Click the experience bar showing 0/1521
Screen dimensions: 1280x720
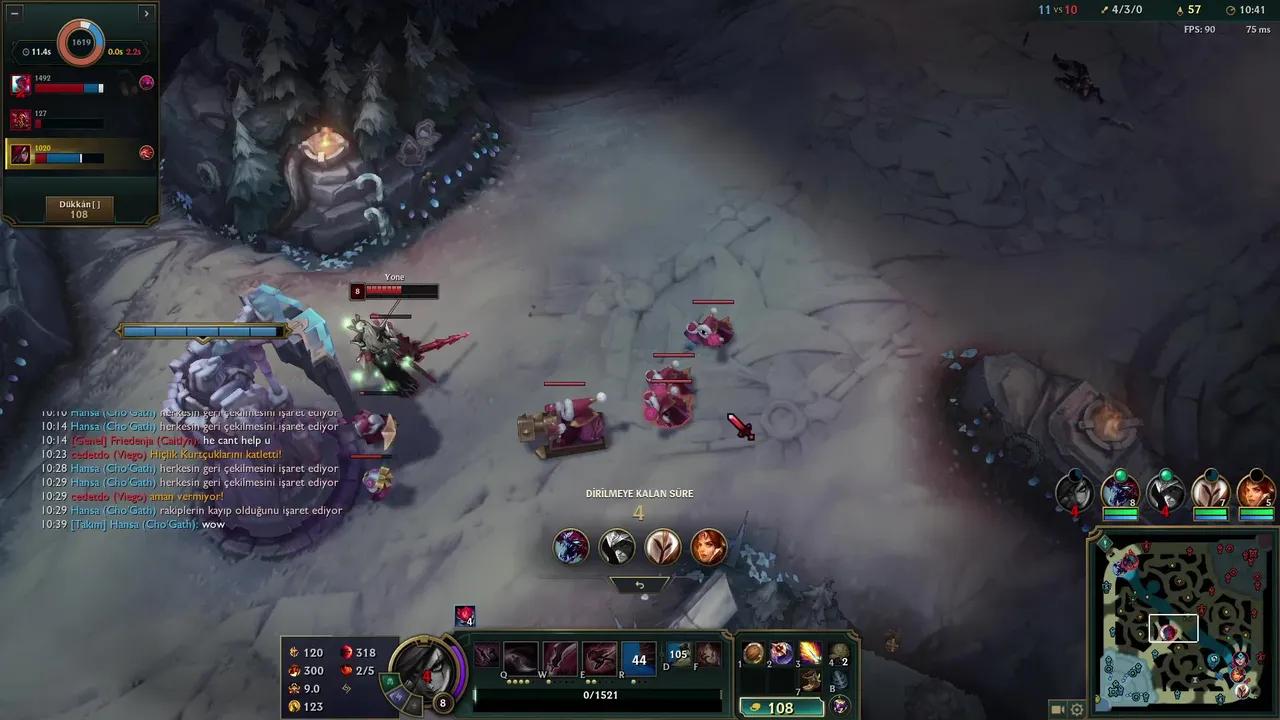[x=598, y=693]
